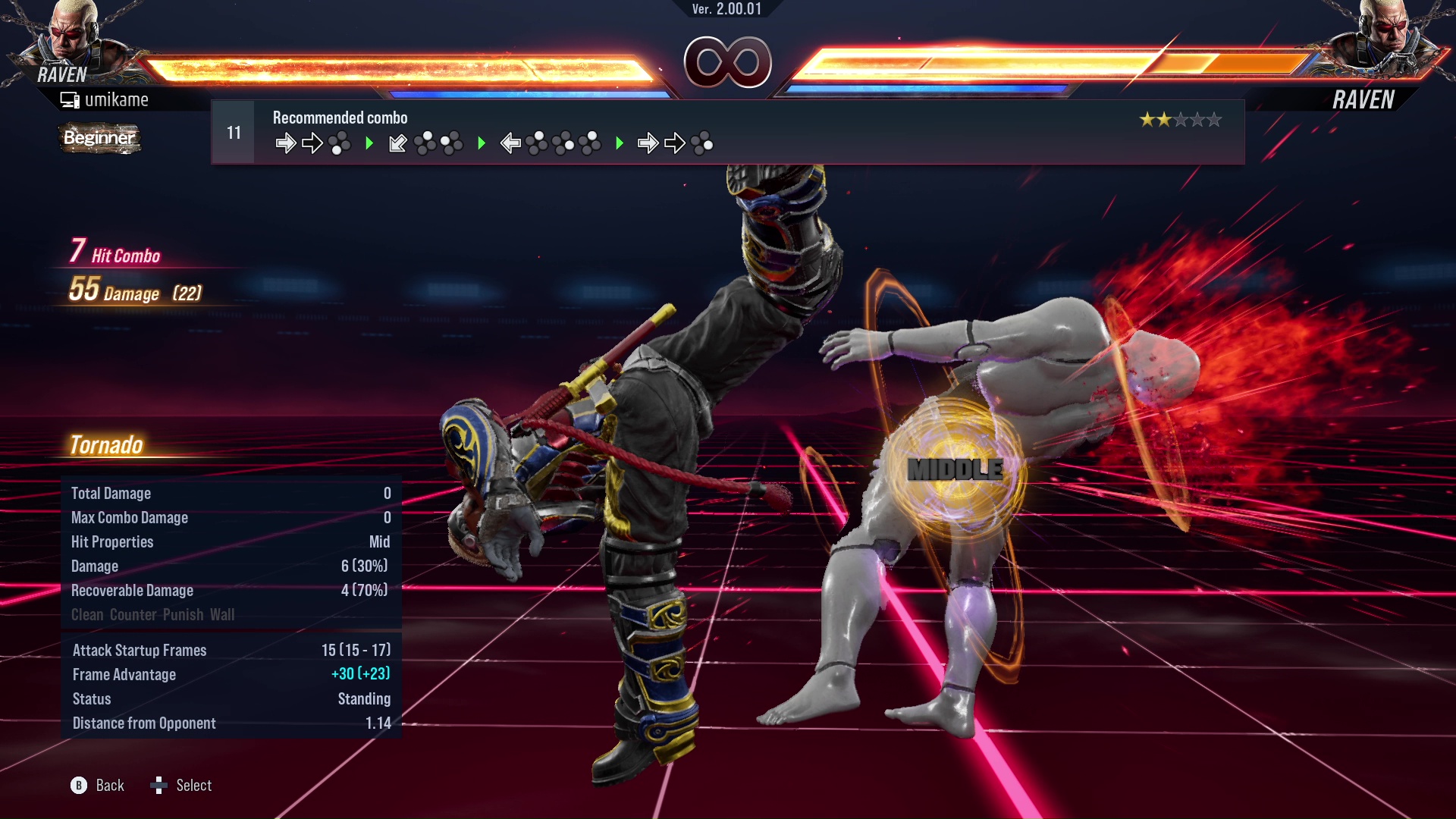Click the Beginner rank badge

coord(99,138)
